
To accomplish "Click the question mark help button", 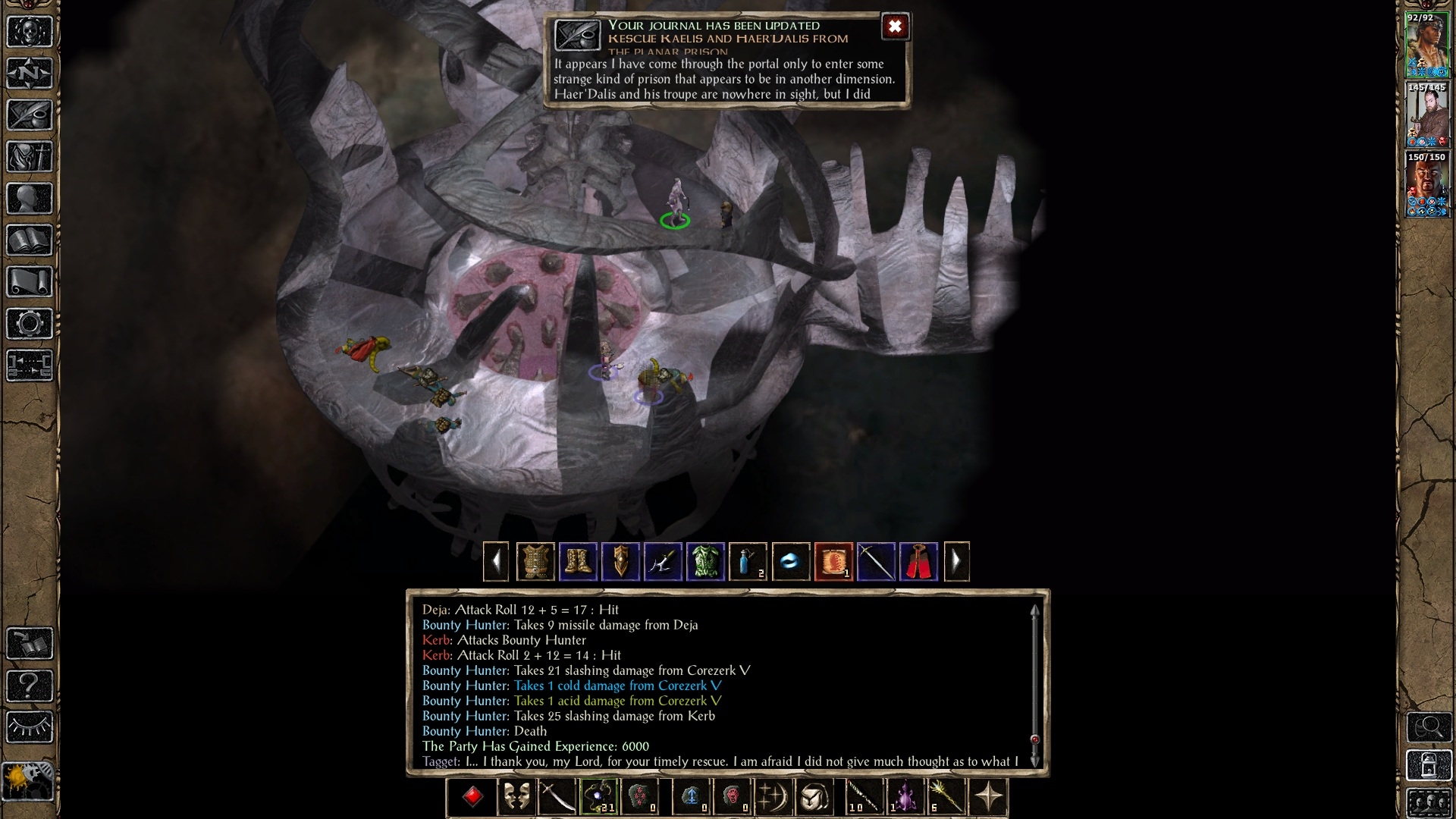I will 30,686.
